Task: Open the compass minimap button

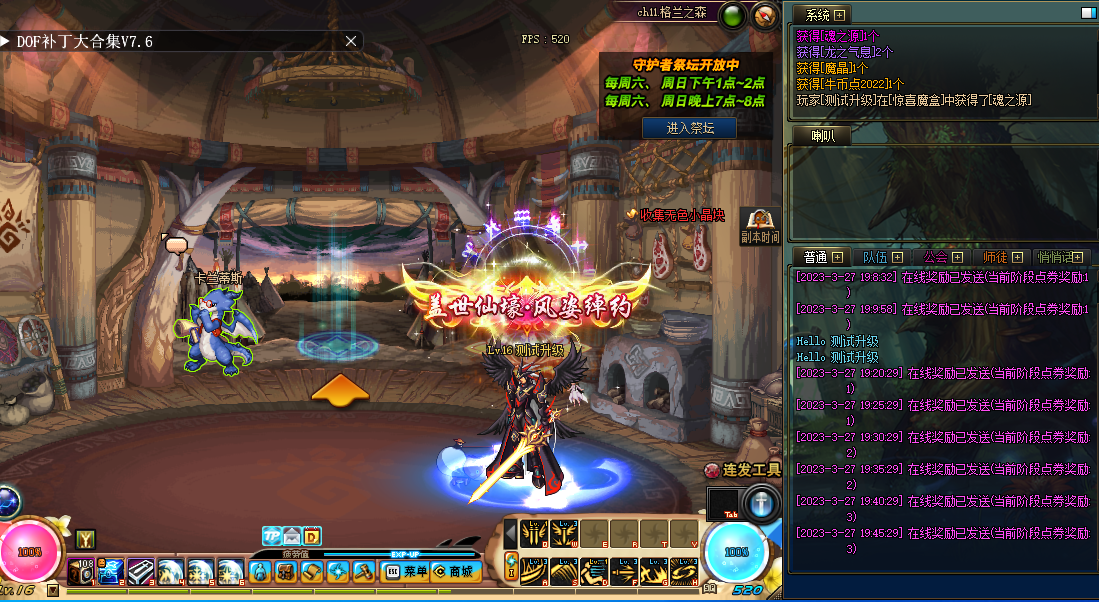Action: [x=766, y=16]
